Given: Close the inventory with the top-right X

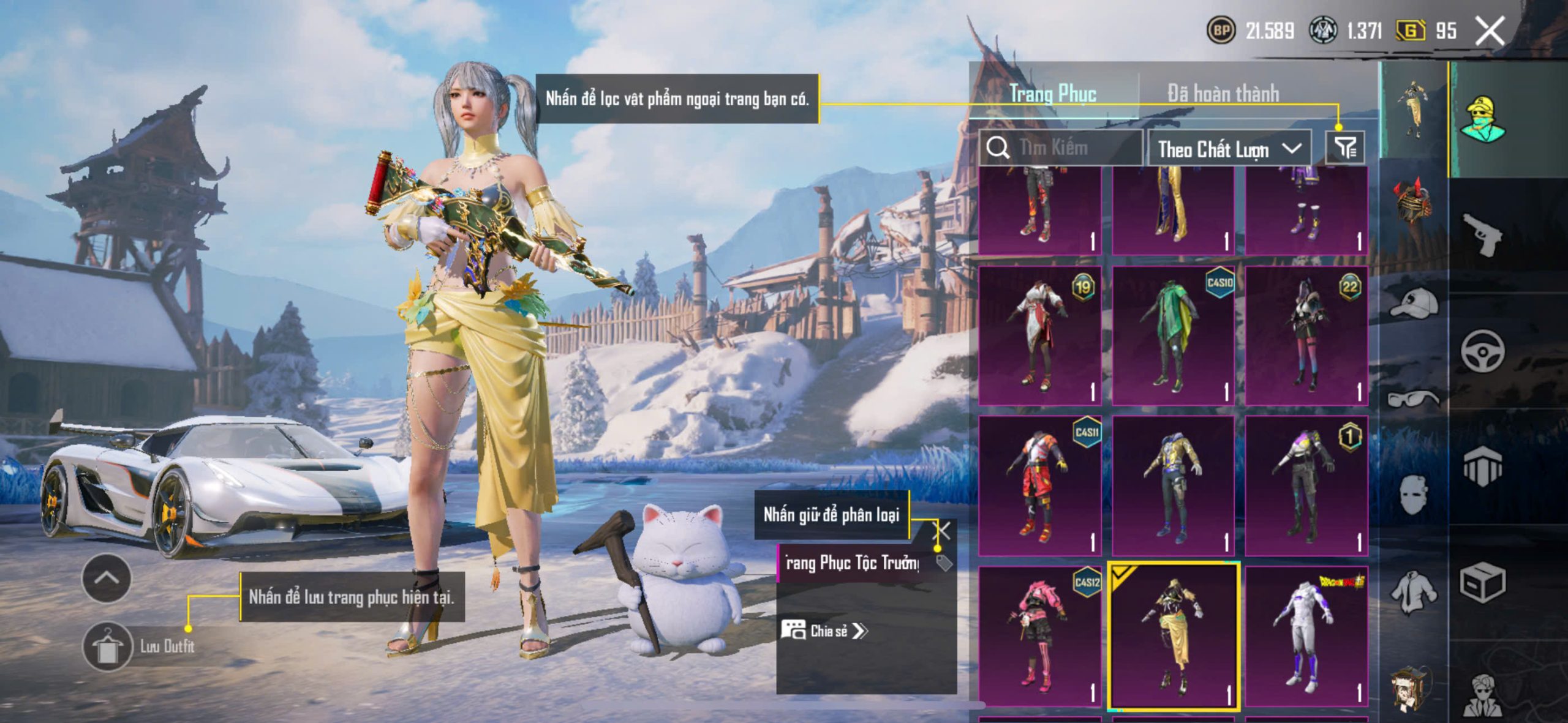Looking at the screenshot, I should tap(1490, 31).
